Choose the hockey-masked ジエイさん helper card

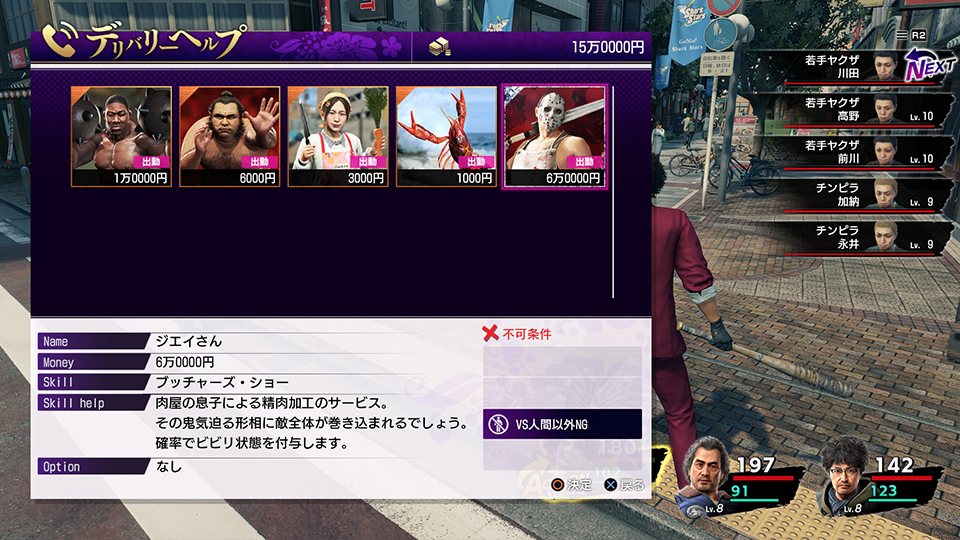pos(555,136)
